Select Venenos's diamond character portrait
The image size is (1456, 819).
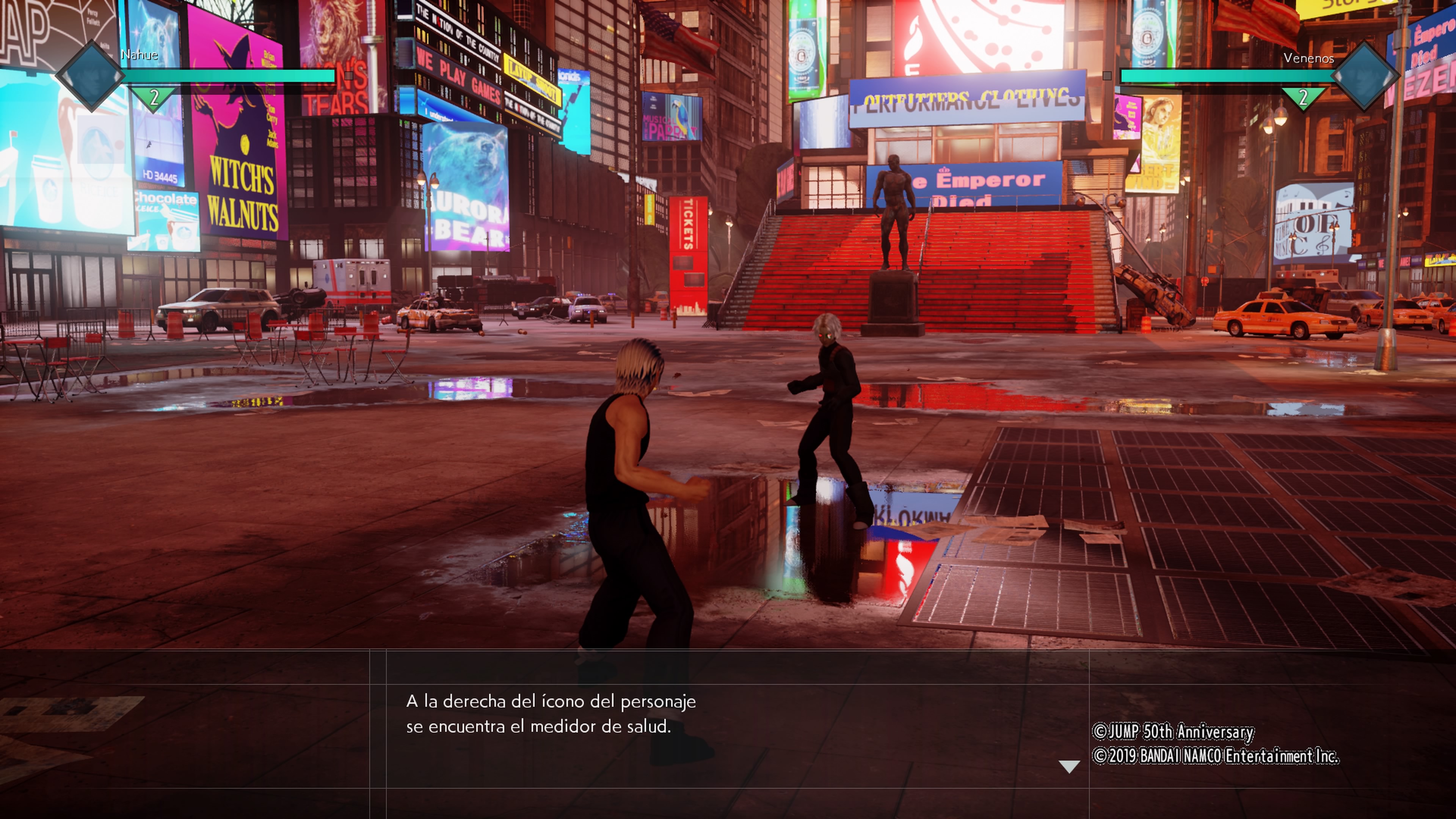[x=1365, y=76]
